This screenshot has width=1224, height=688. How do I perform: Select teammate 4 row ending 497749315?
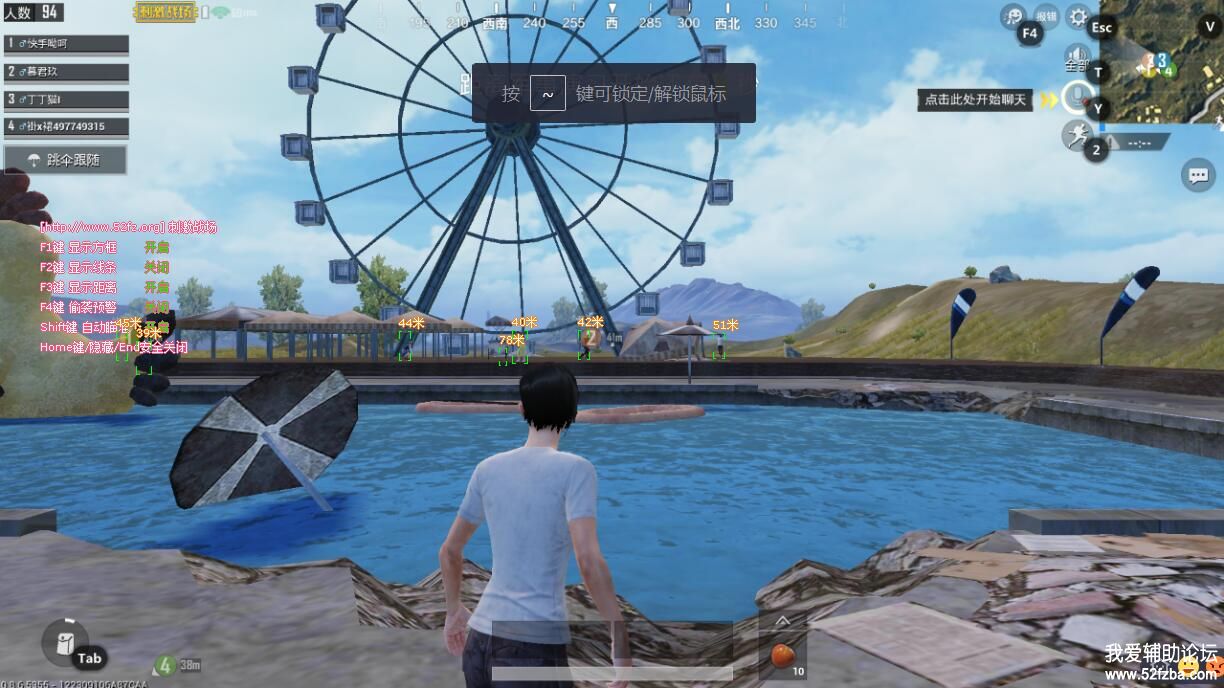tap(66, 126)
